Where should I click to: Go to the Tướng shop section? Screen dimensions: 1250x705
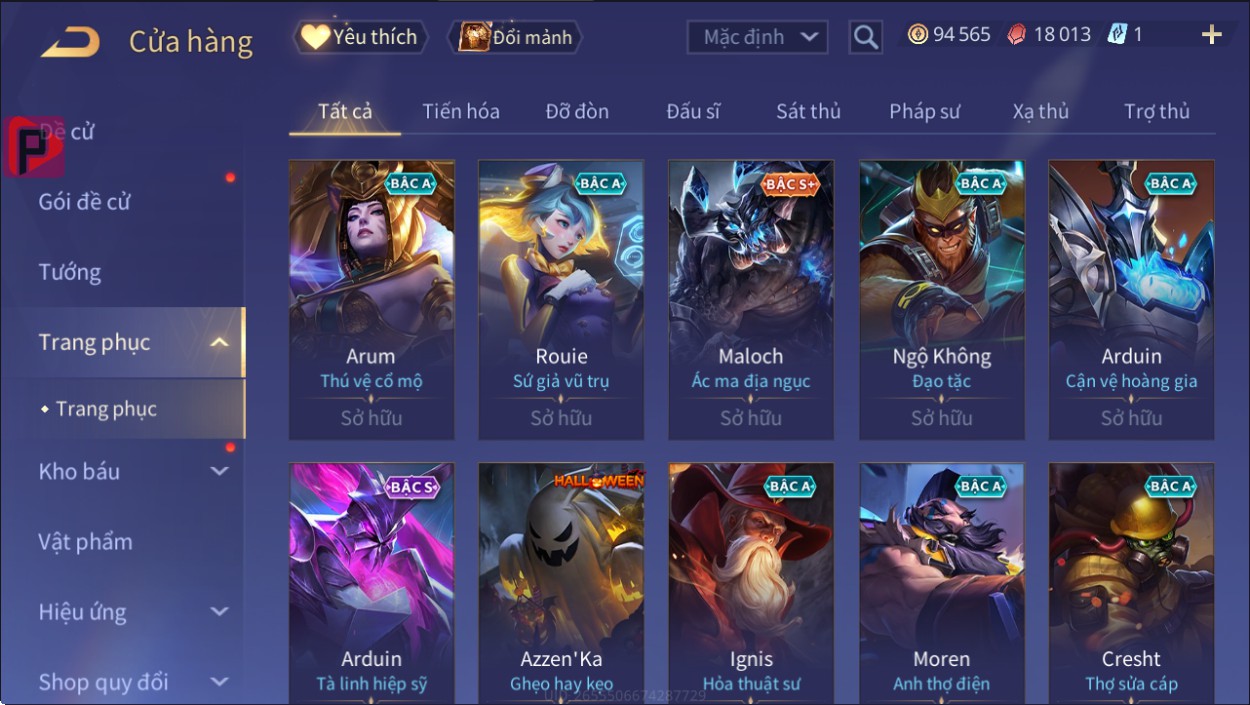[70, 272]
